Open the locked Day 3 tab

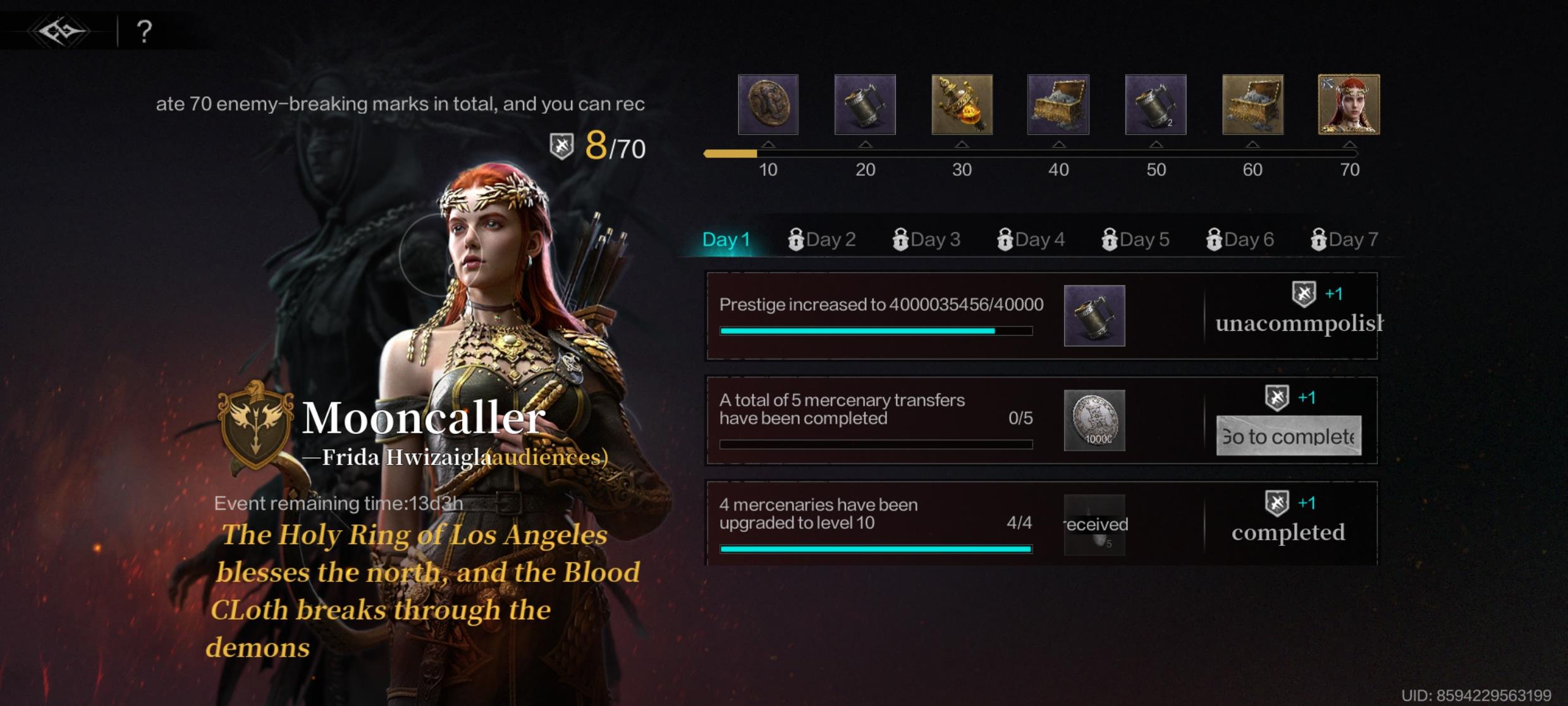click(x=926, y=240)
